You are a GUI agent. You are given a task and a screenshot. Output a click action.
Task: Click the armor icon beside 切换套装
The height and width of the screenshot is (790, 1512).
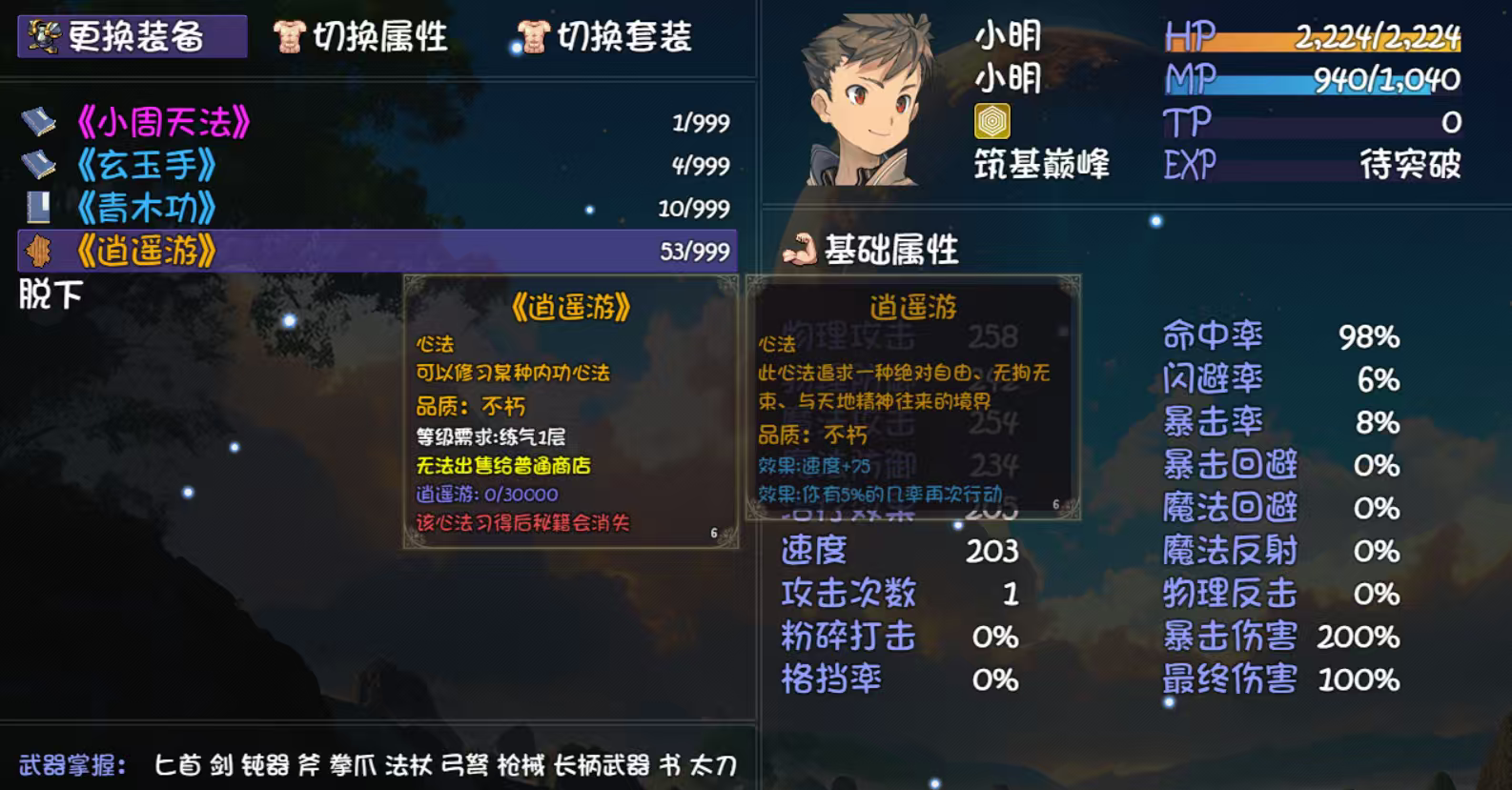click(x=535, y=34)
